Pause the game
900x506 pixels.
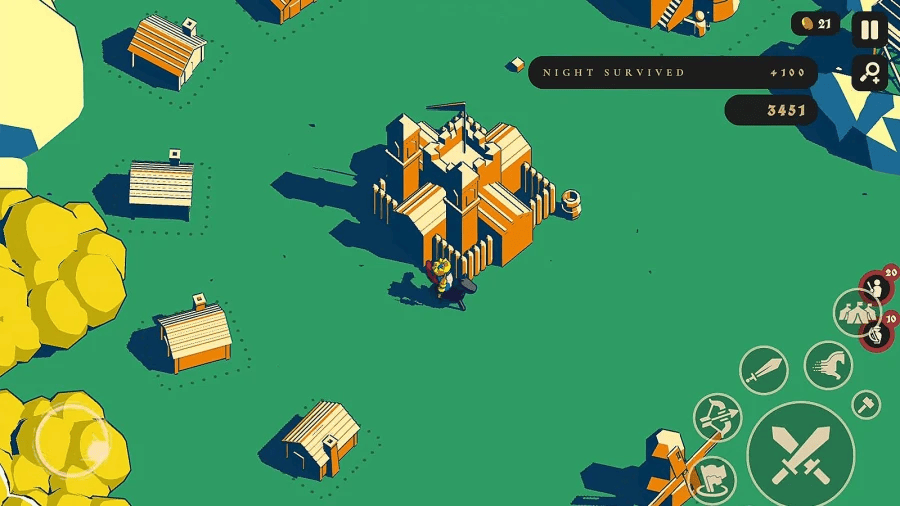(x=870, y=30)
